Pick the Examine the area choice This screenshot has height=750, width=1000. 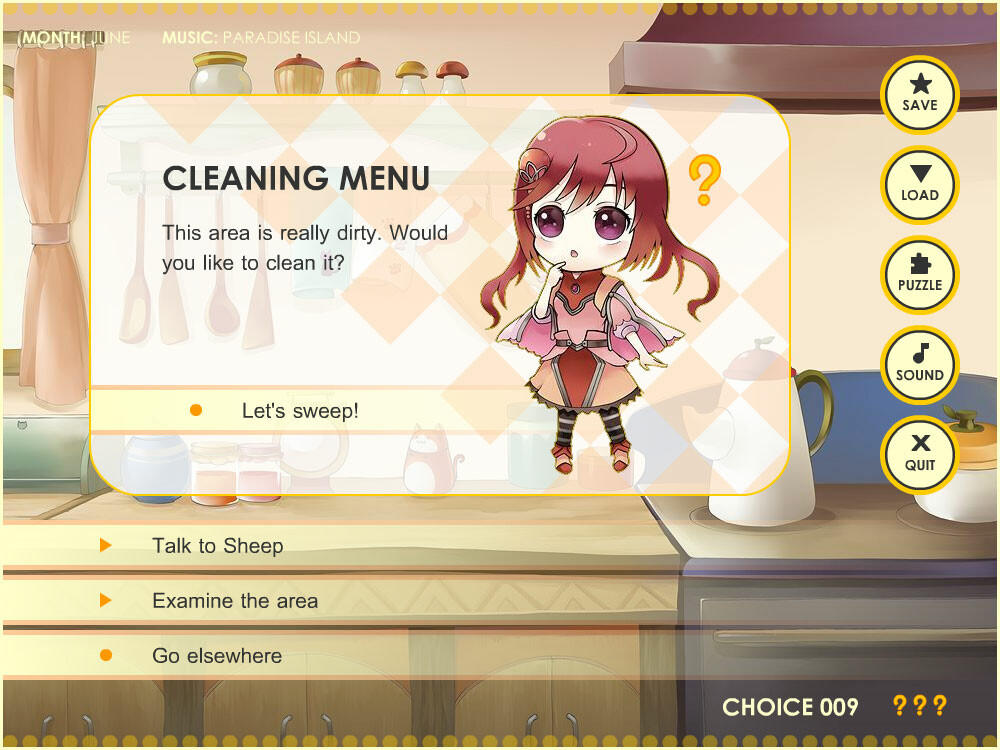(x=234, y=601)
